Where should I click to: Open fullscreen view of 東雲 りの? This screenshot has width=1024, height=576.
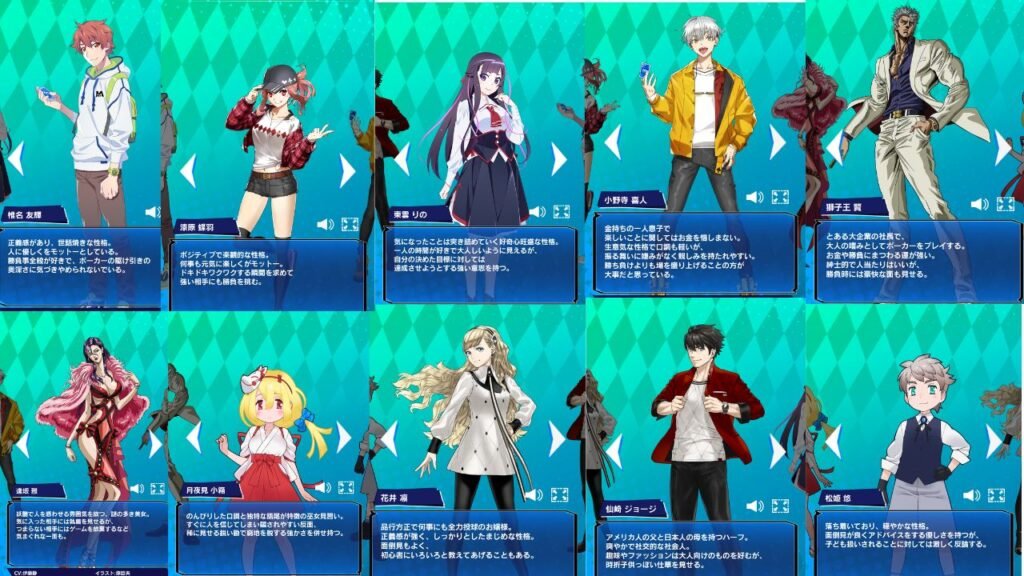(561, 212)
